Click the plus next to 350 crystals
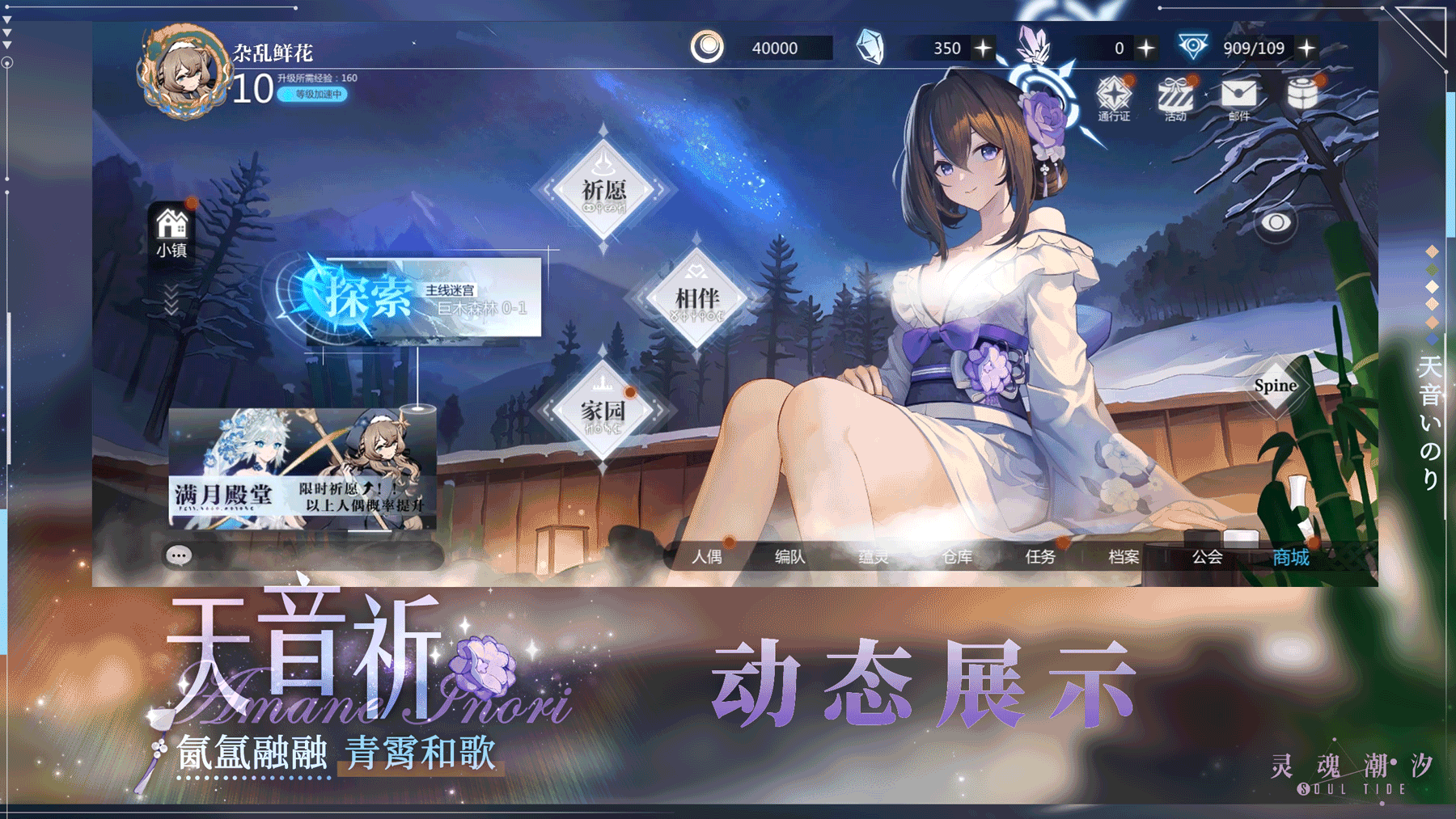This screenshot has height=819, width=1456. 984,47
